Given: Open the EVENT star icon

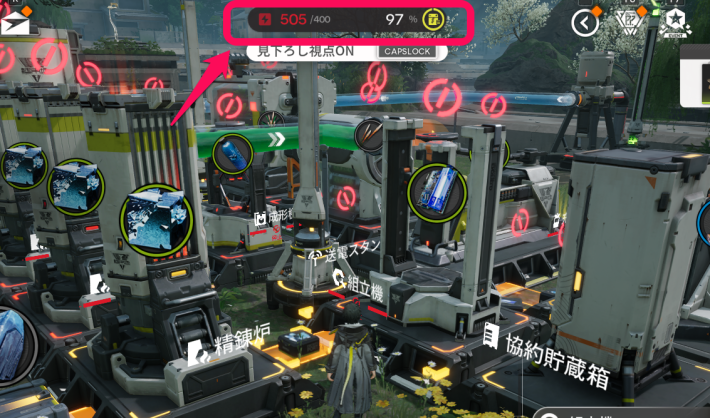Looking at the screenshot, I should point(675,22).
